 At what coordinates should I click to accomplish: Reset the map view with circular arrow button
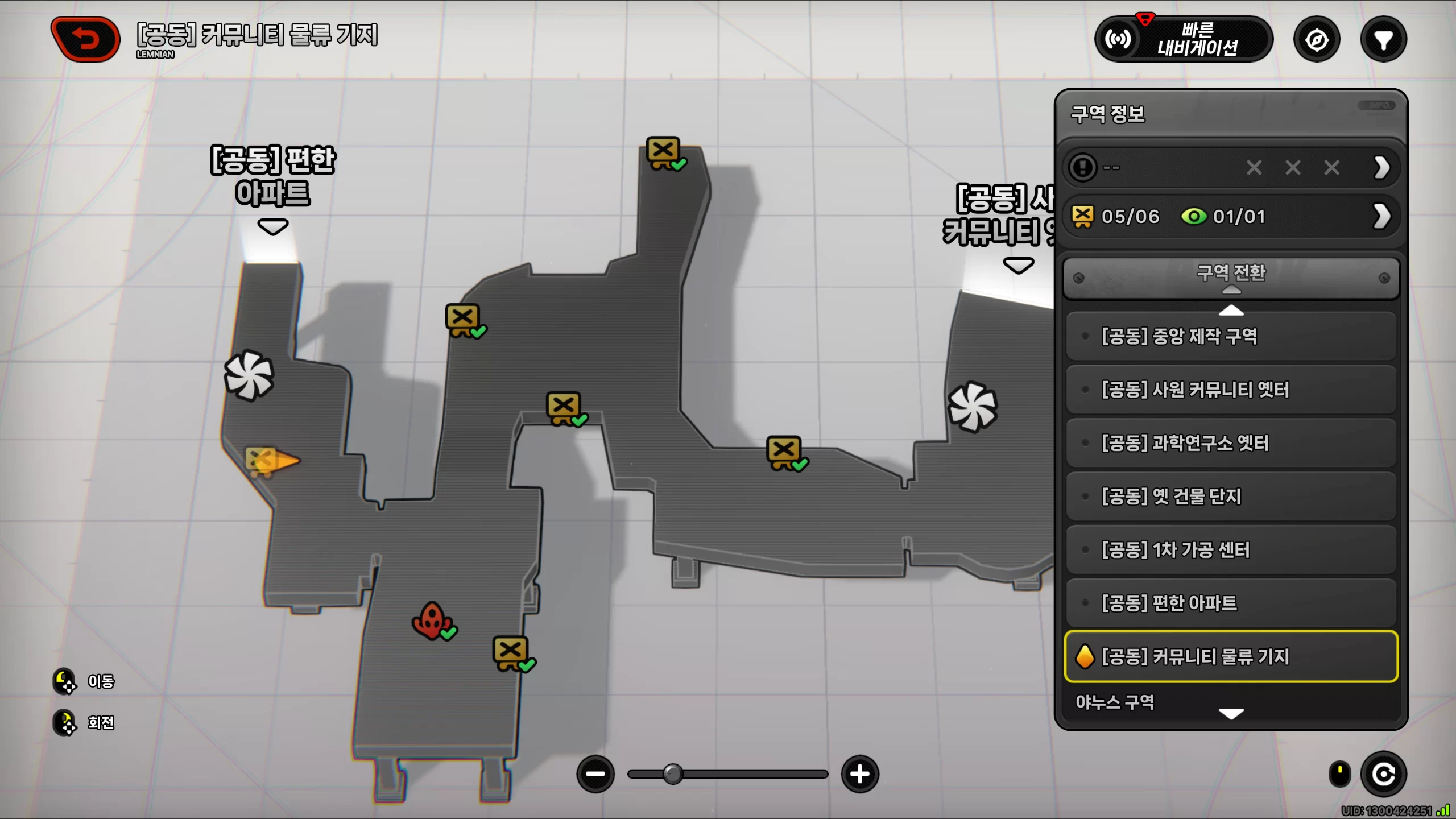click(1383, 774)
